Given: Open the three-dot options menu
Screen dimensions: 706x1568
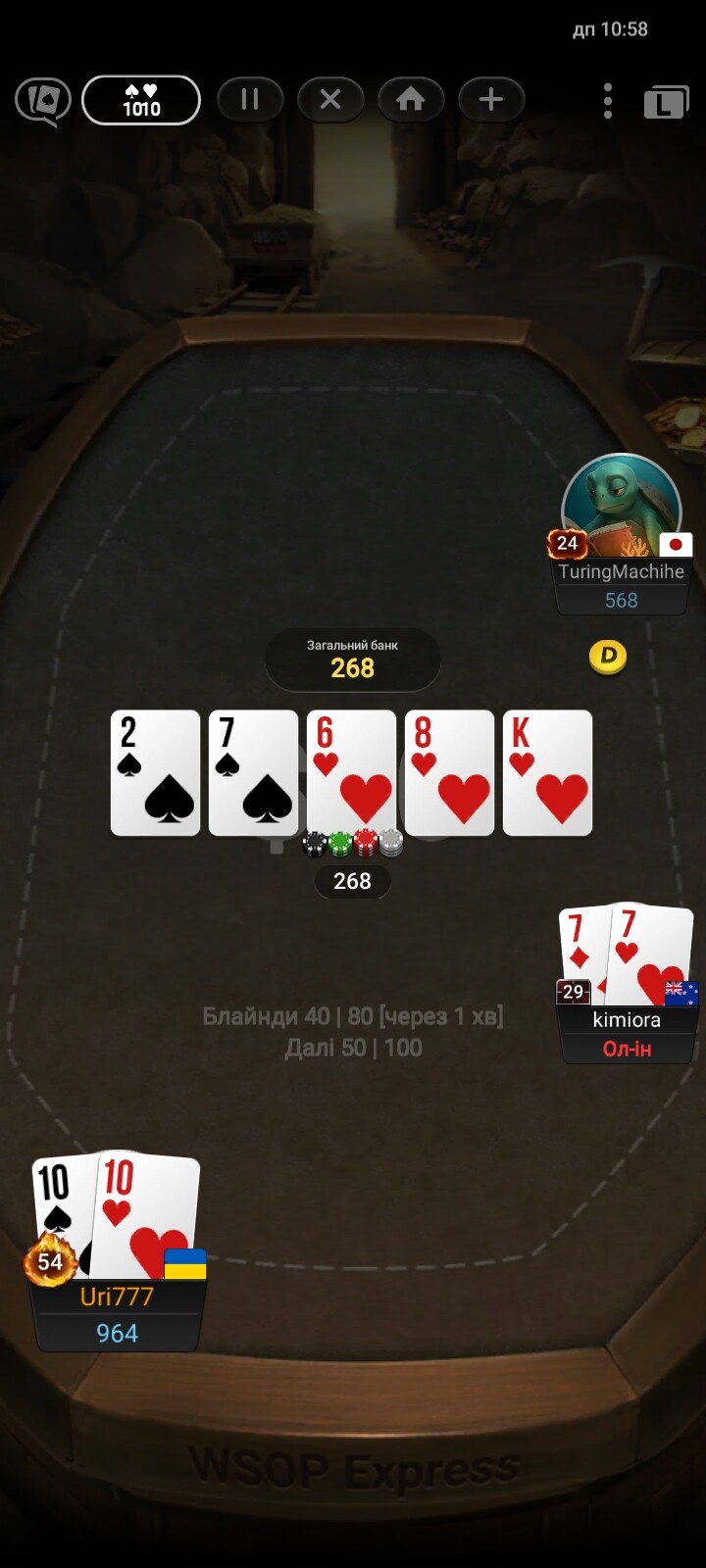Looking at the screenshot, I should click(x=608, y=100).
